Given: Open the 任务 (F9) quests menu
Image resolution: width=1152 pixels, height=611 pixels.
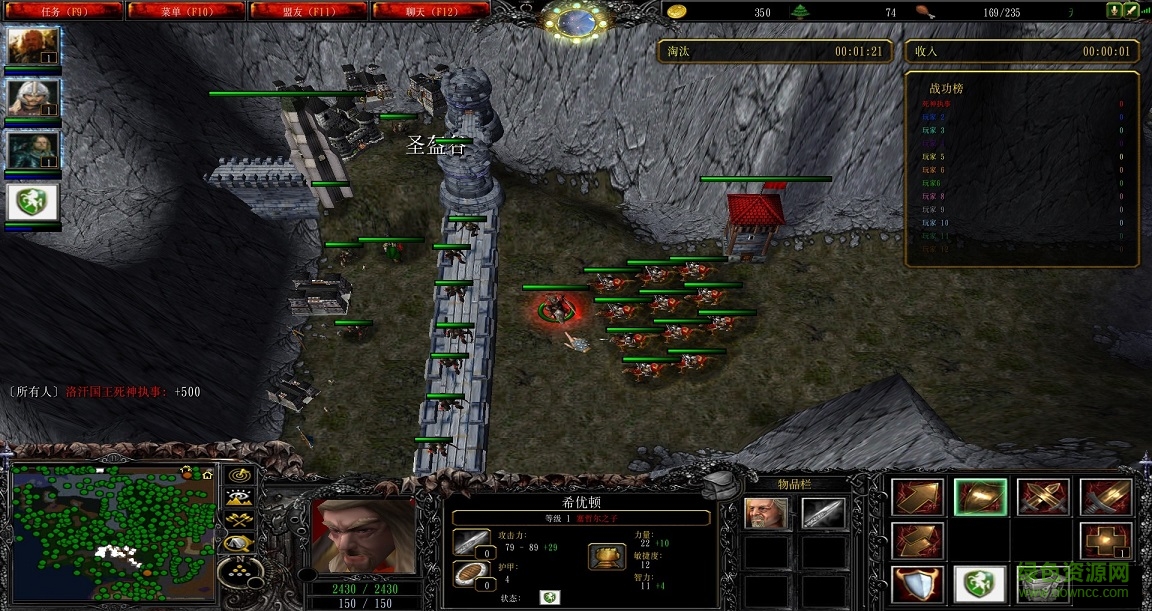Looking at the screenshot, I should coord(64,11).
